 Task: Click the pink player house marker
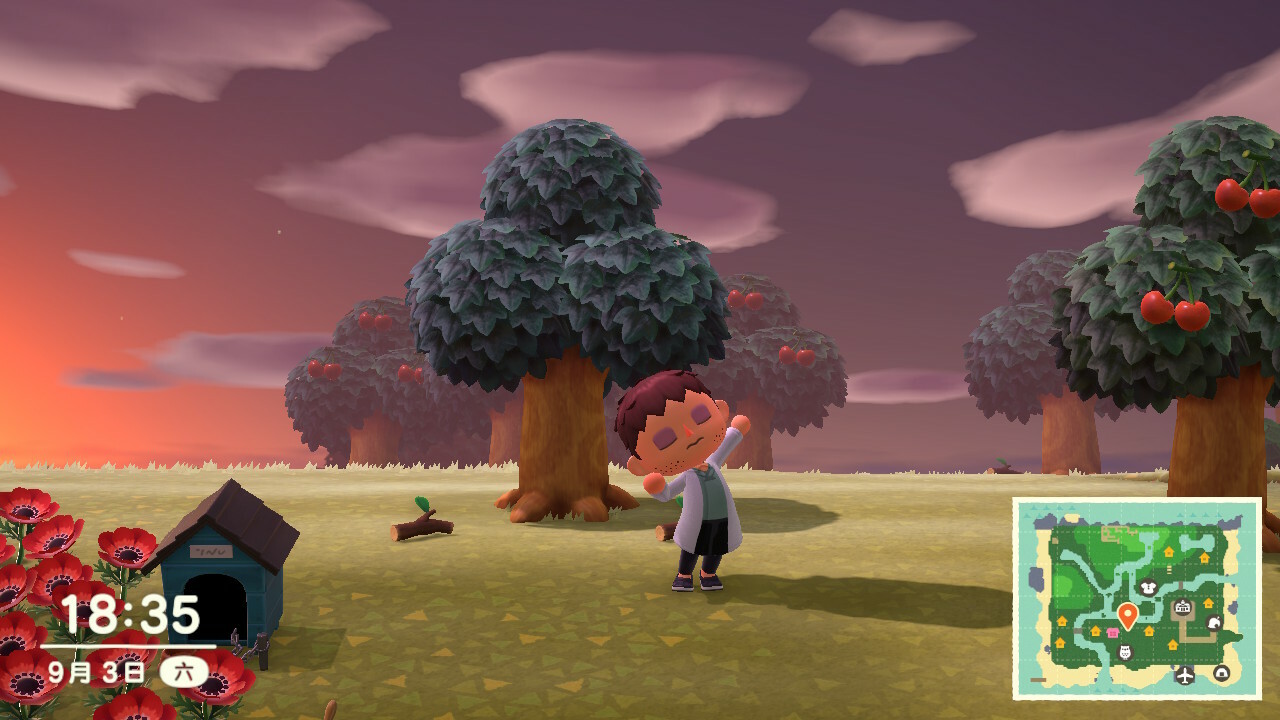(1112, 632)
